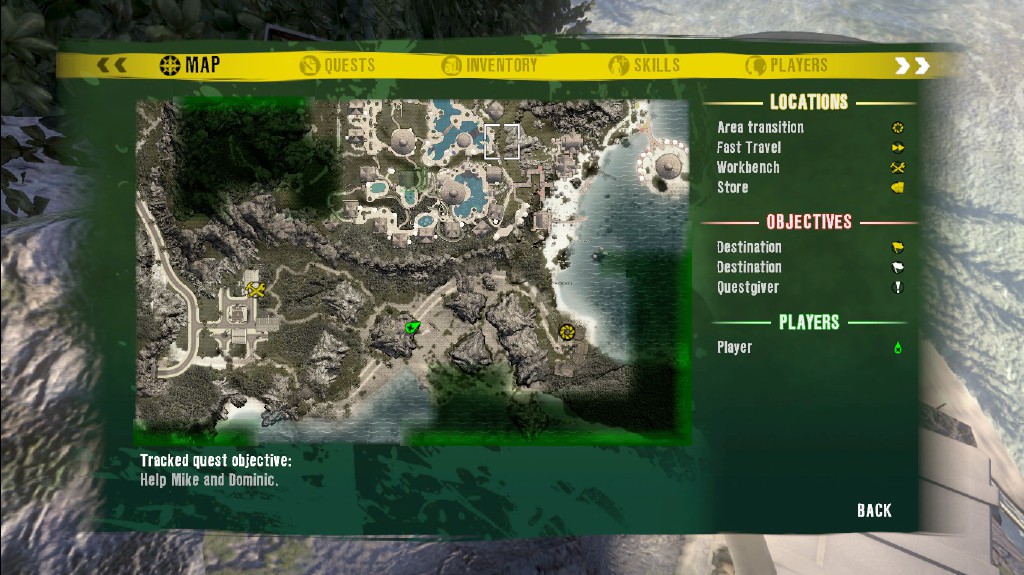
Task: Switch to the Quests tab
Action: pyautogui.click(x=337, y=66)
